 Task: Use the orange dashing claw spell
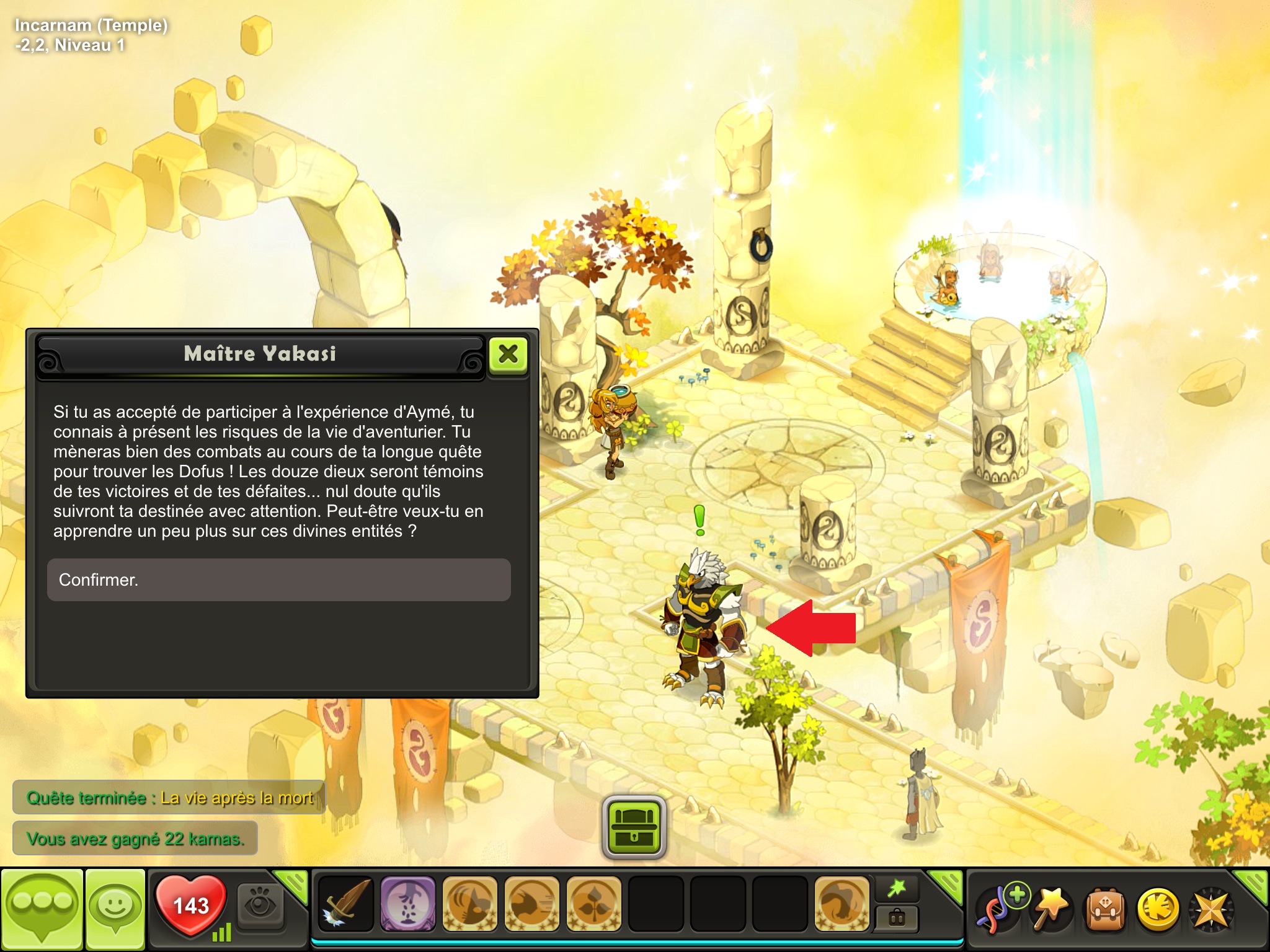(x=531, y=904)
